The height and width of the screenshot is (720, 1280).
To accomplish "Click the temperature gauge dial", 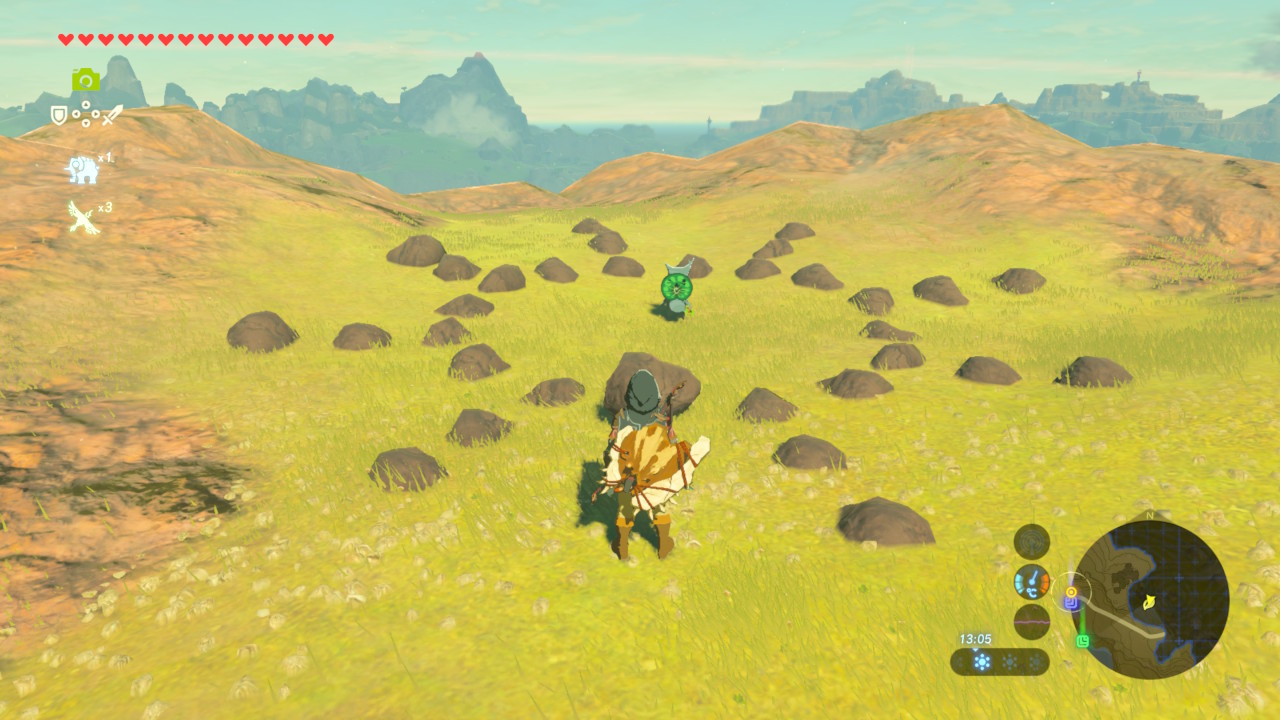I will 1031,581.
